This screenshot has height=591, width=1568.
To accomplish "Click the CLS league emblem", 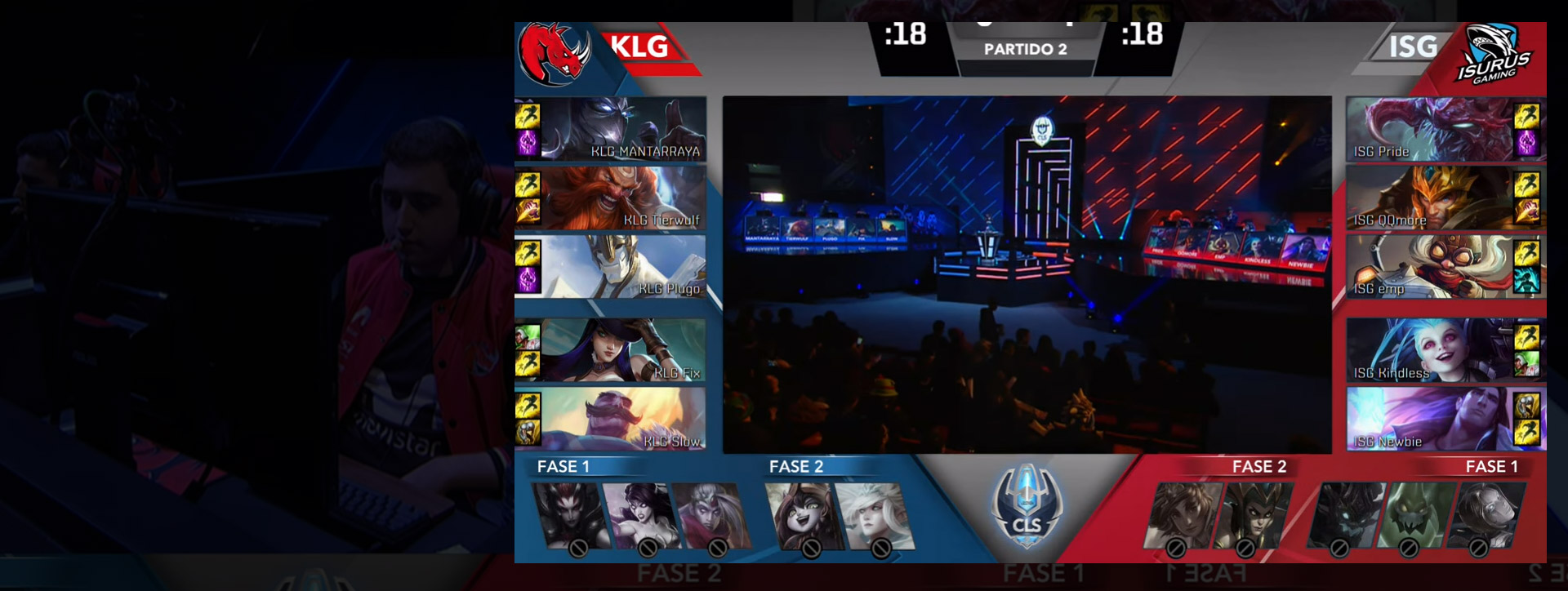I will tap(1027, 508).
